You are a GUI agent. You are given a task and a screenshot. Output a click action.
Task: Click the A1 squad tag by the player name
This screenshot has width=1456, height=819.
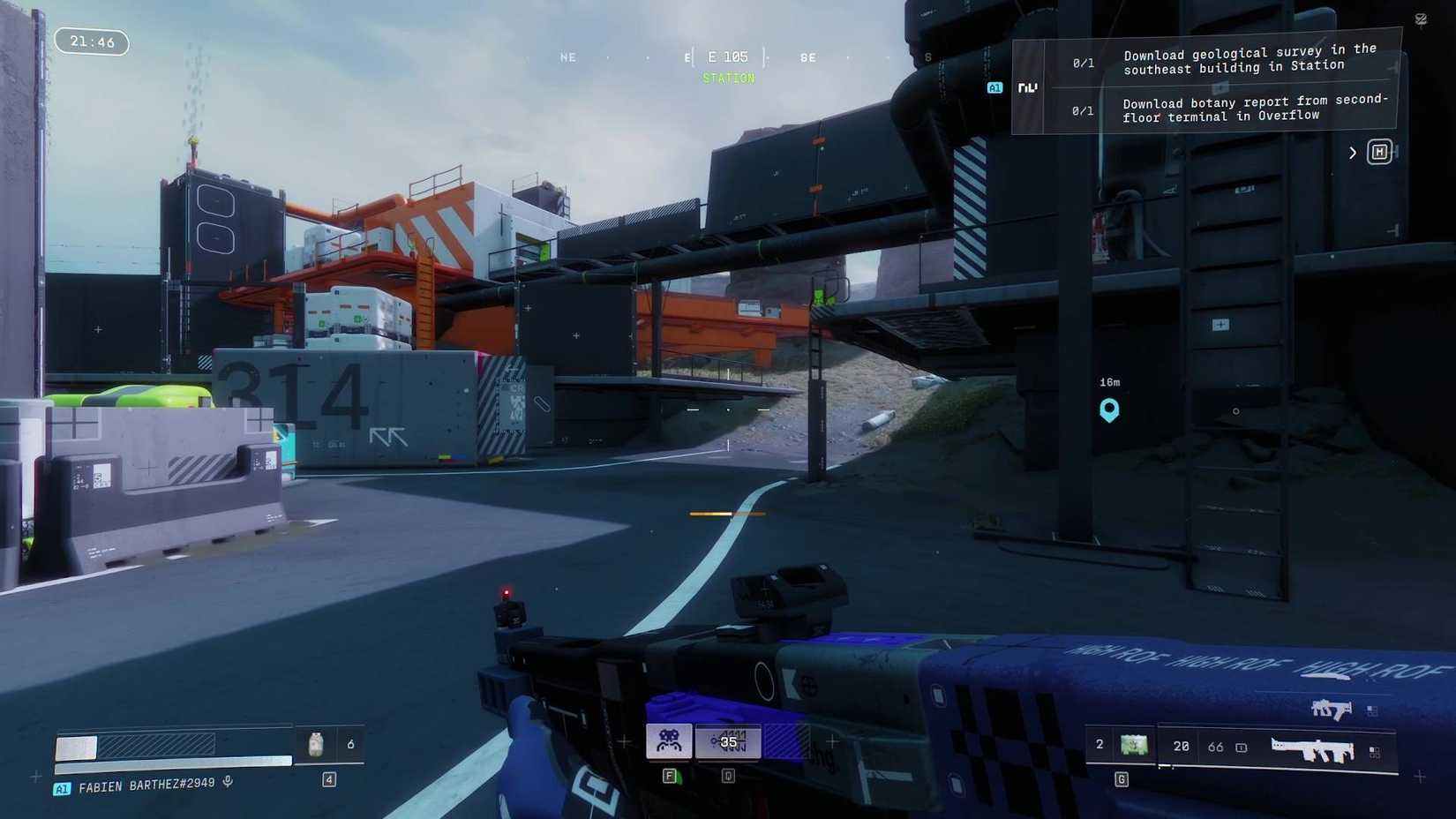pos(61,788)
